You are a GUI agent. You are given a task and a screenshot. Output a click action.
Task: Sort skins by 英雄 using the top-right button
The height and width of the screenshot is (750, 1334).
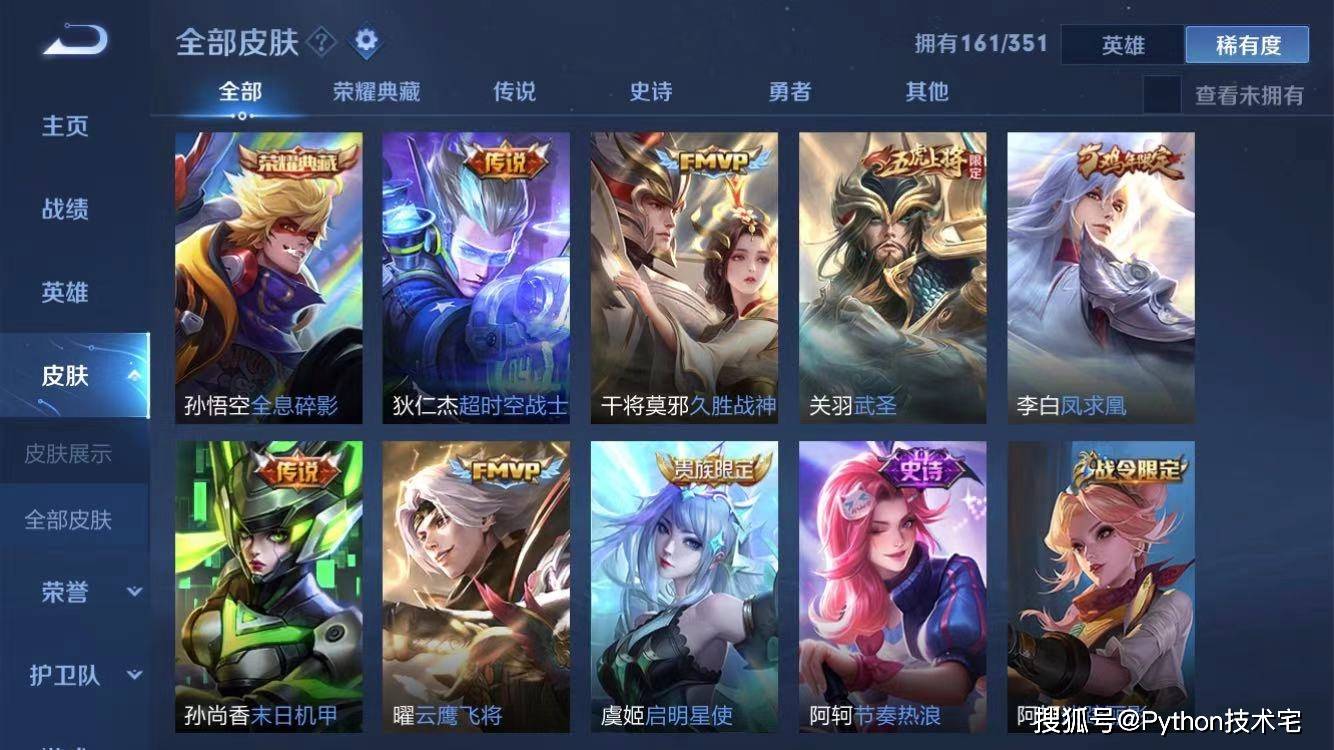coord(1120,44)
